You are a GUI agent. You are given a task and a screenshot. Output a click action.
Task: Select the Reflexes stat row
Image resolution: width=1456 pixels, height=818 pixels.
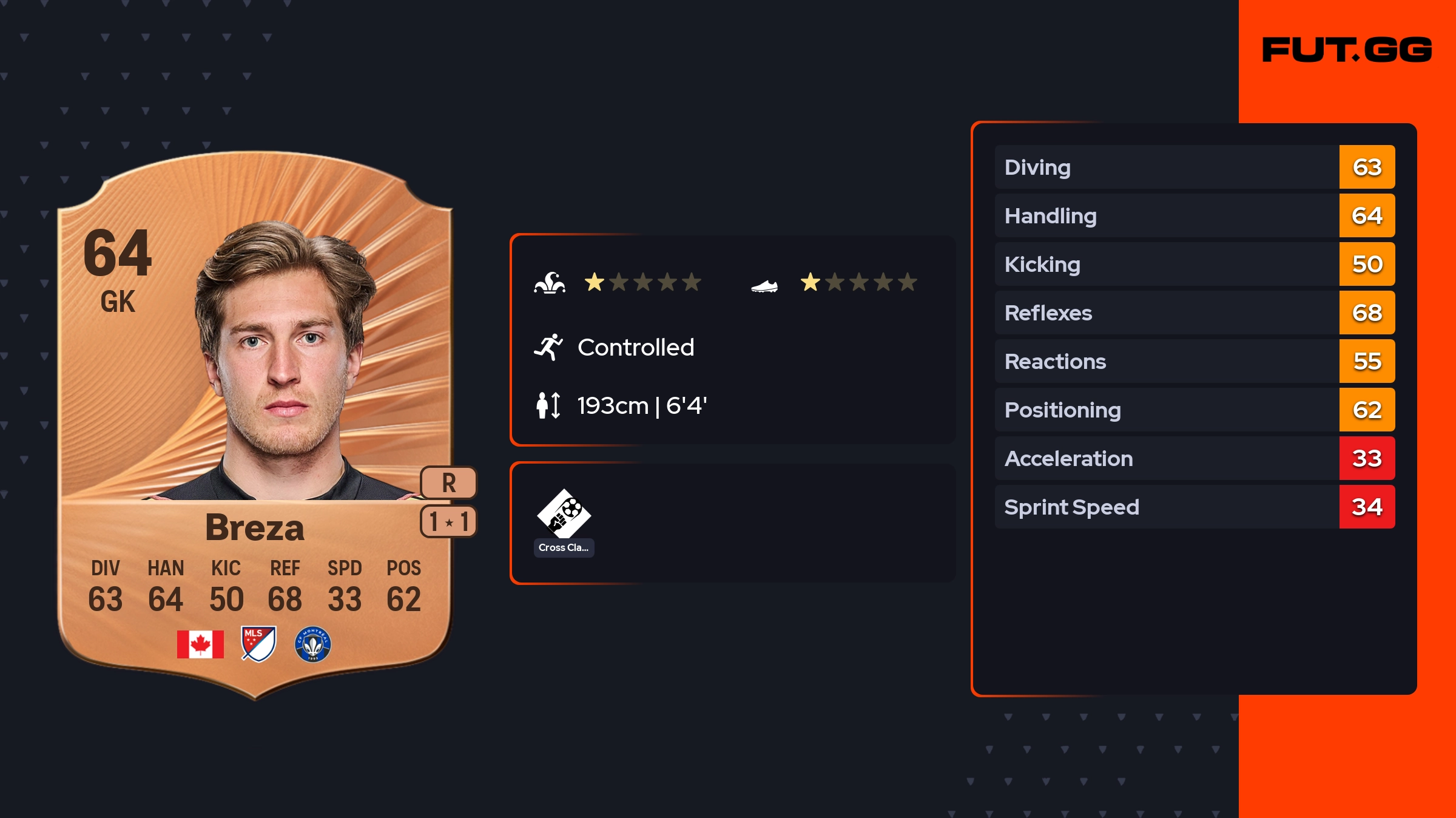coord(1194,313)
